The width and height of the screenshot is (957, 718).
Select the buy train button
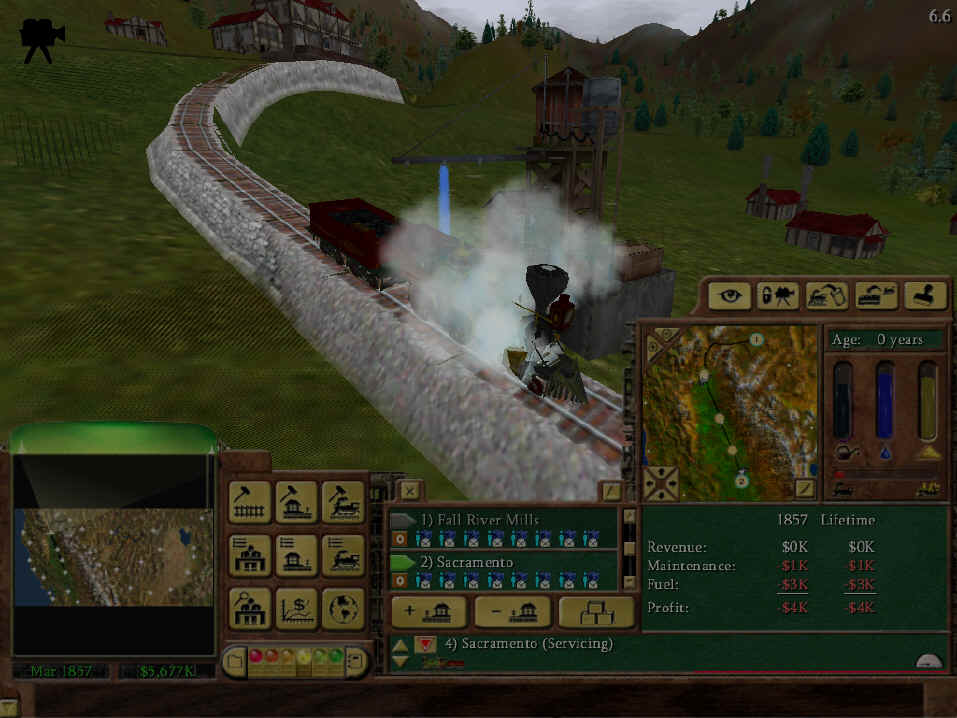coord(342,503)
